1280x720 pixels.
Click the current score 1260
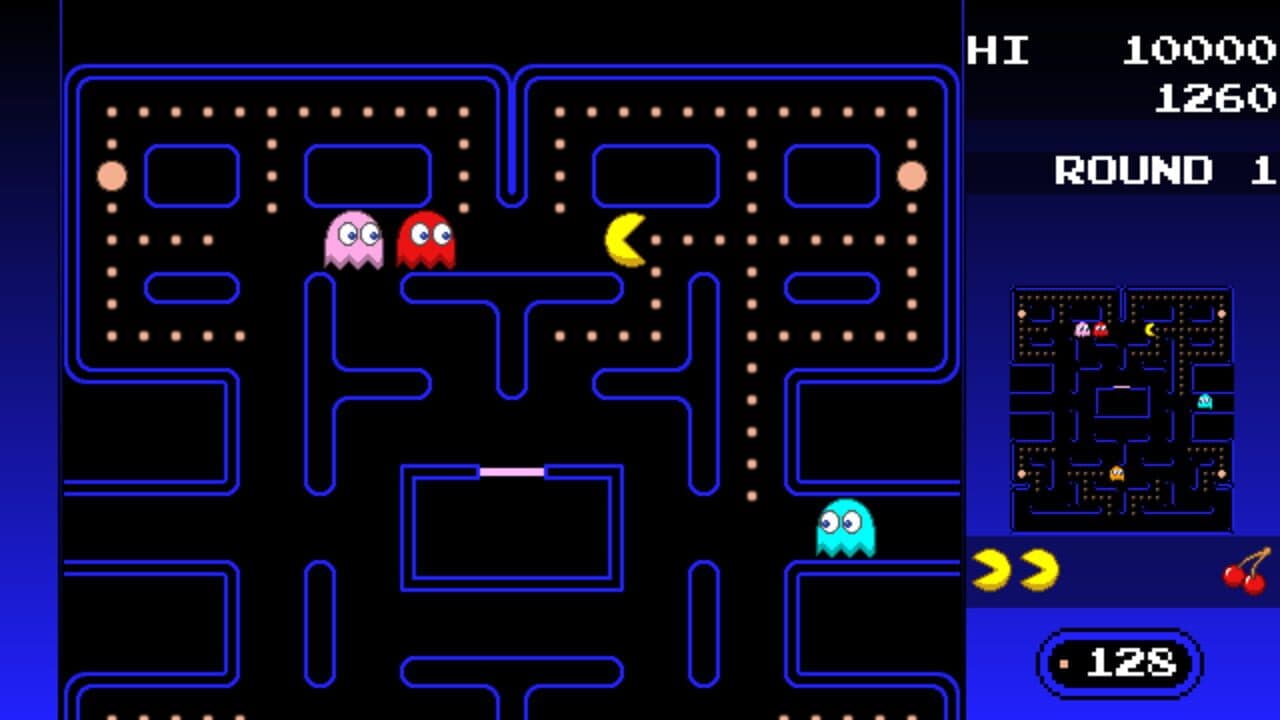(1215, 99)
